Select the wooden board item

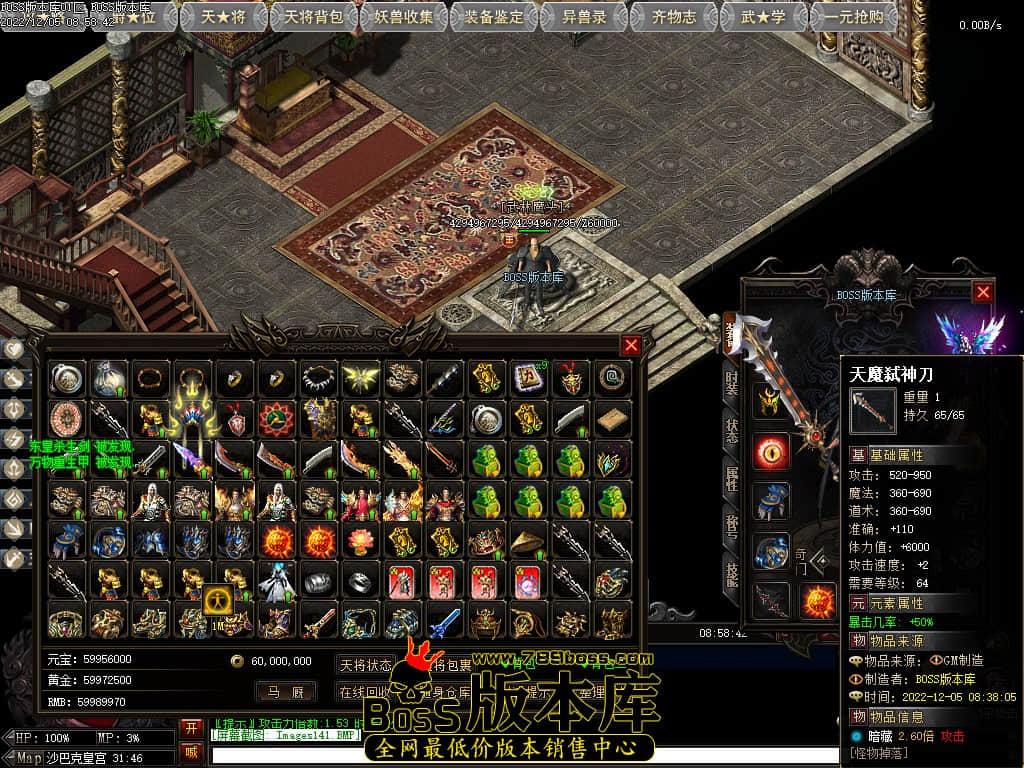click(610, 418)
